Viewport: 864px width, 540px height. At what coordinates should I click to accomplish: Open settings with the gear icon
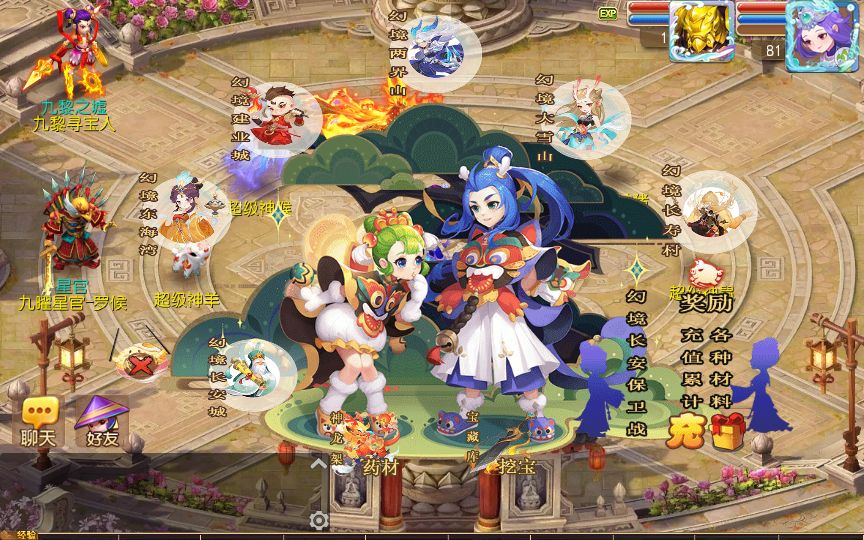coord(319,520)
